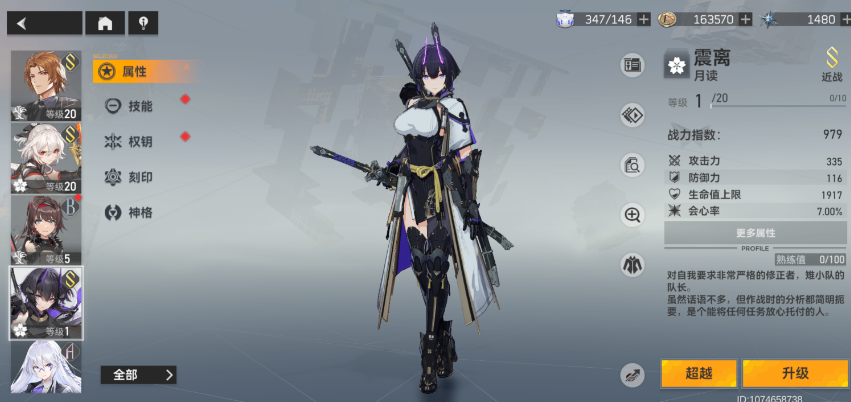Open the outfit coat icon
Screen dimensions: 851x402
pyautogui.click(x=632, y=265)
